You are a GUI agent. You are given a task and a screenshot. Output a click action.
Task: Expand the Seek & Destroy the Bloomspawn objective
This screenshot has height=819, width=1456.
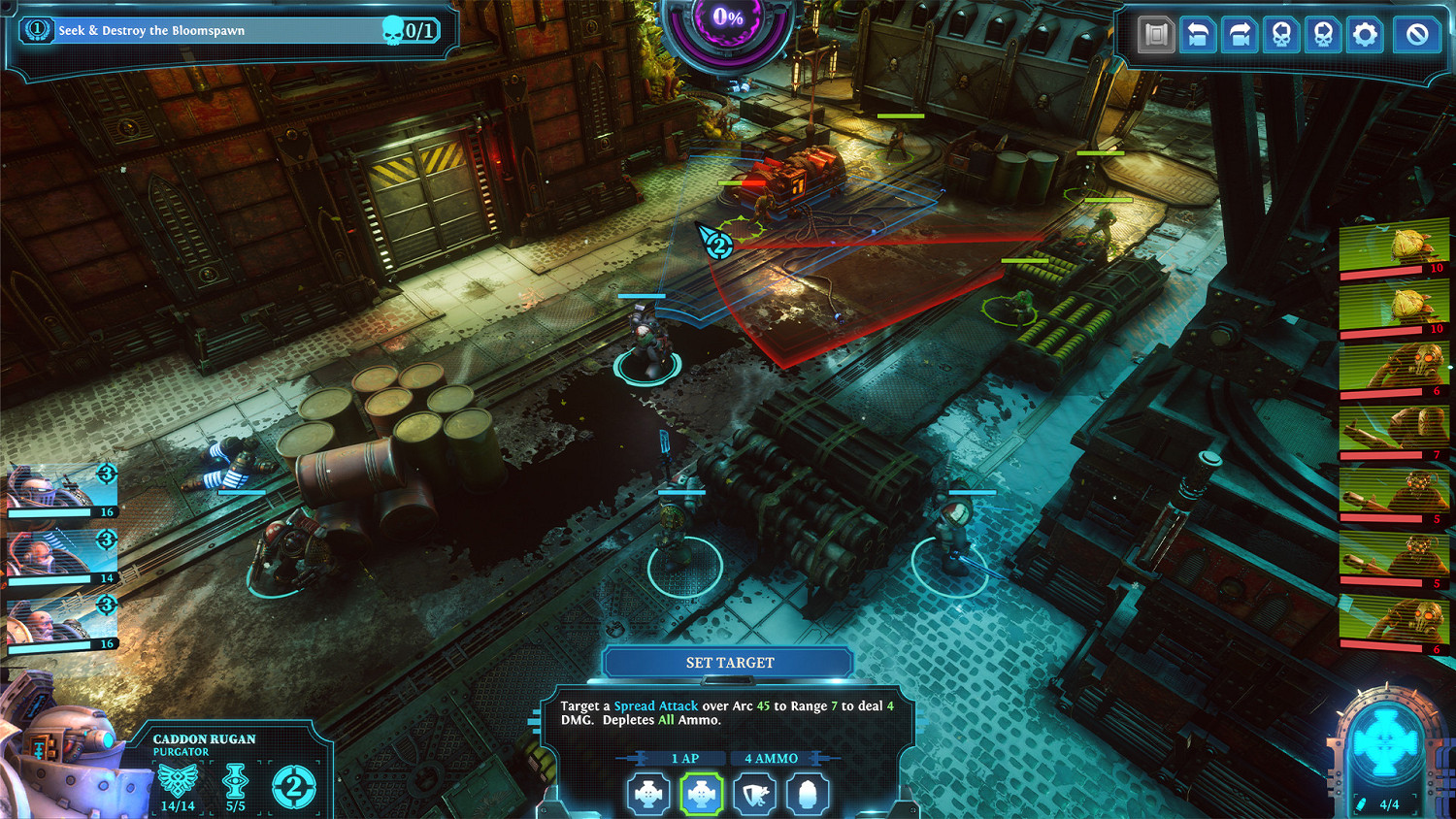(x=233, y=30)
